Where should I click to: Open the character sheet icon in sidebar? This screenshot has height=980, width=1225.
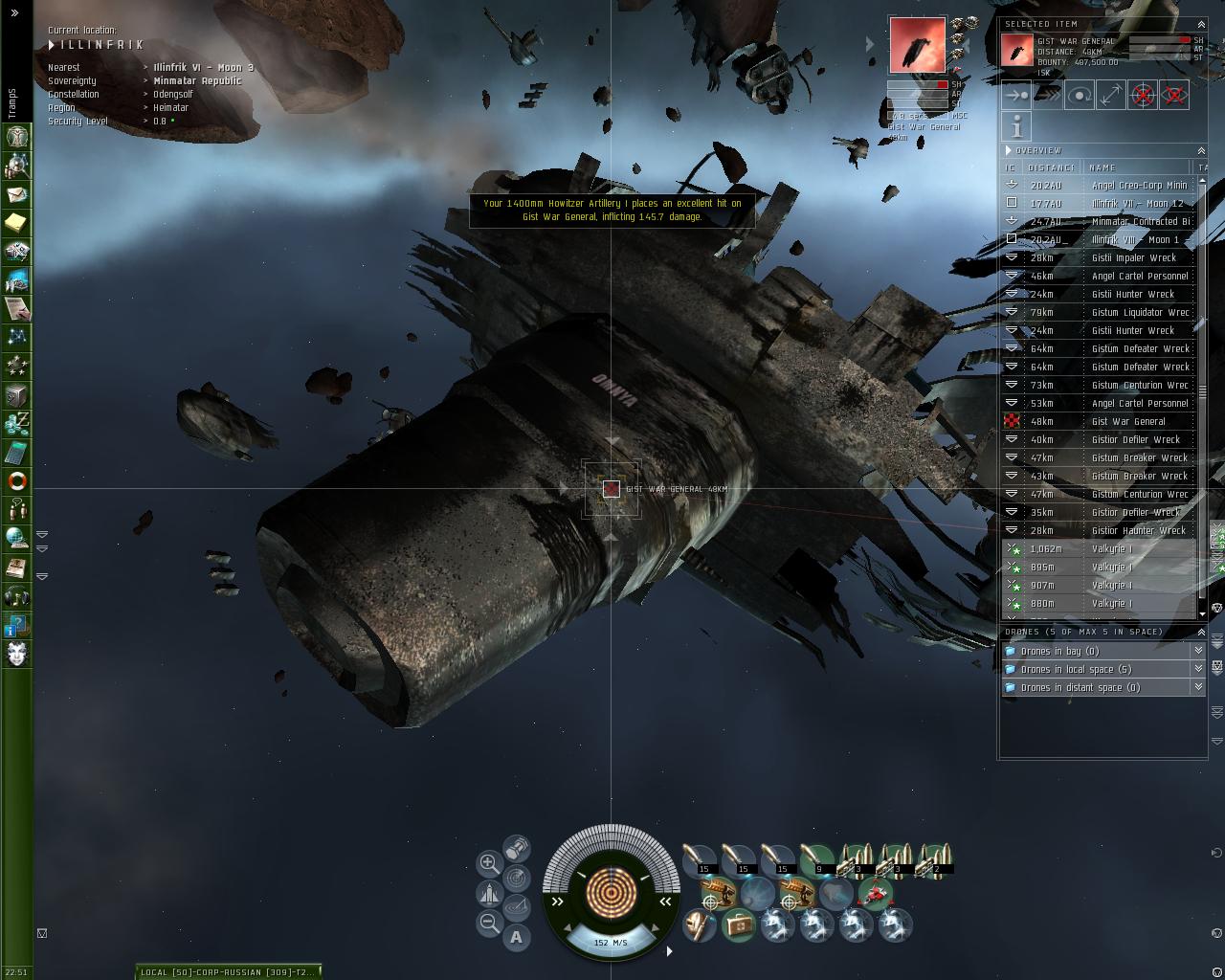click(x=17, y=137)
